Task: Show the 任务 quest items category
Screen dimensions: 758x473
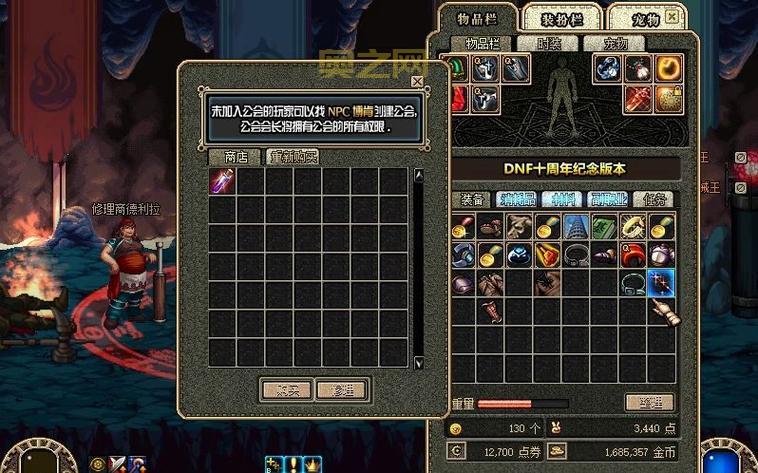Action: [x=656, y=199]
